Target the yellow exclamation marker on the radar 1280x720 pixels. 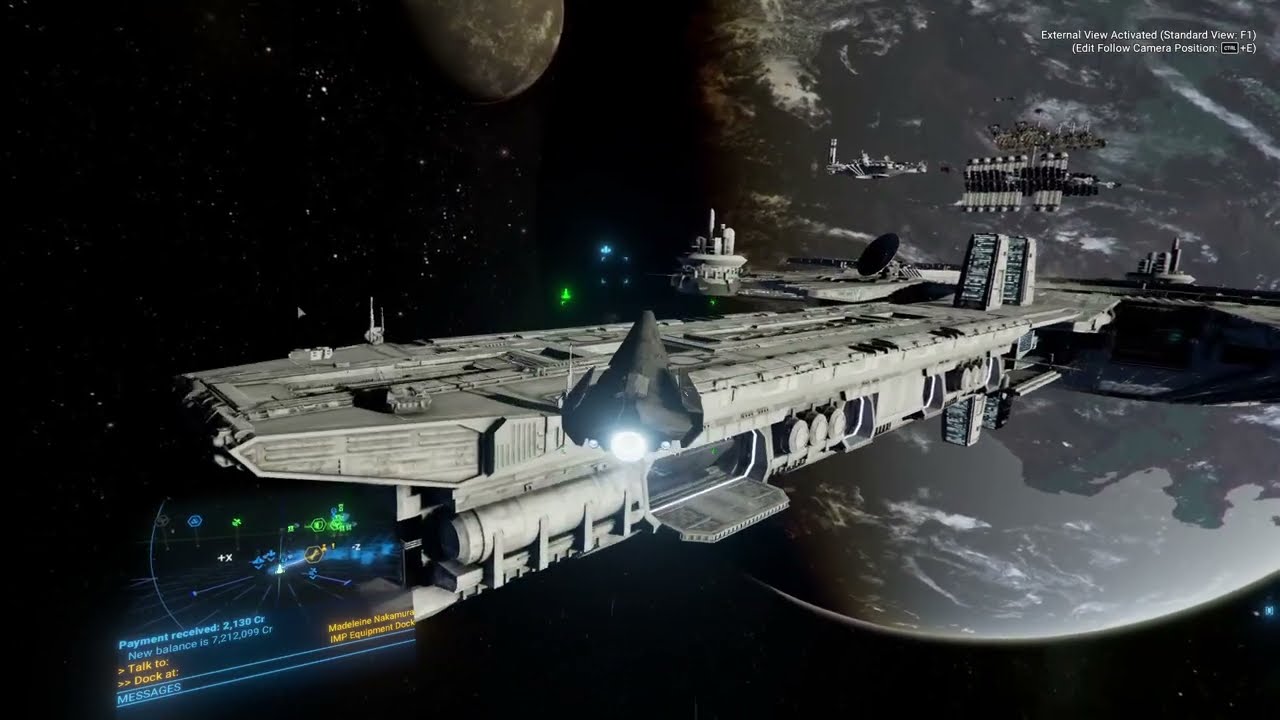coord(332,547)
